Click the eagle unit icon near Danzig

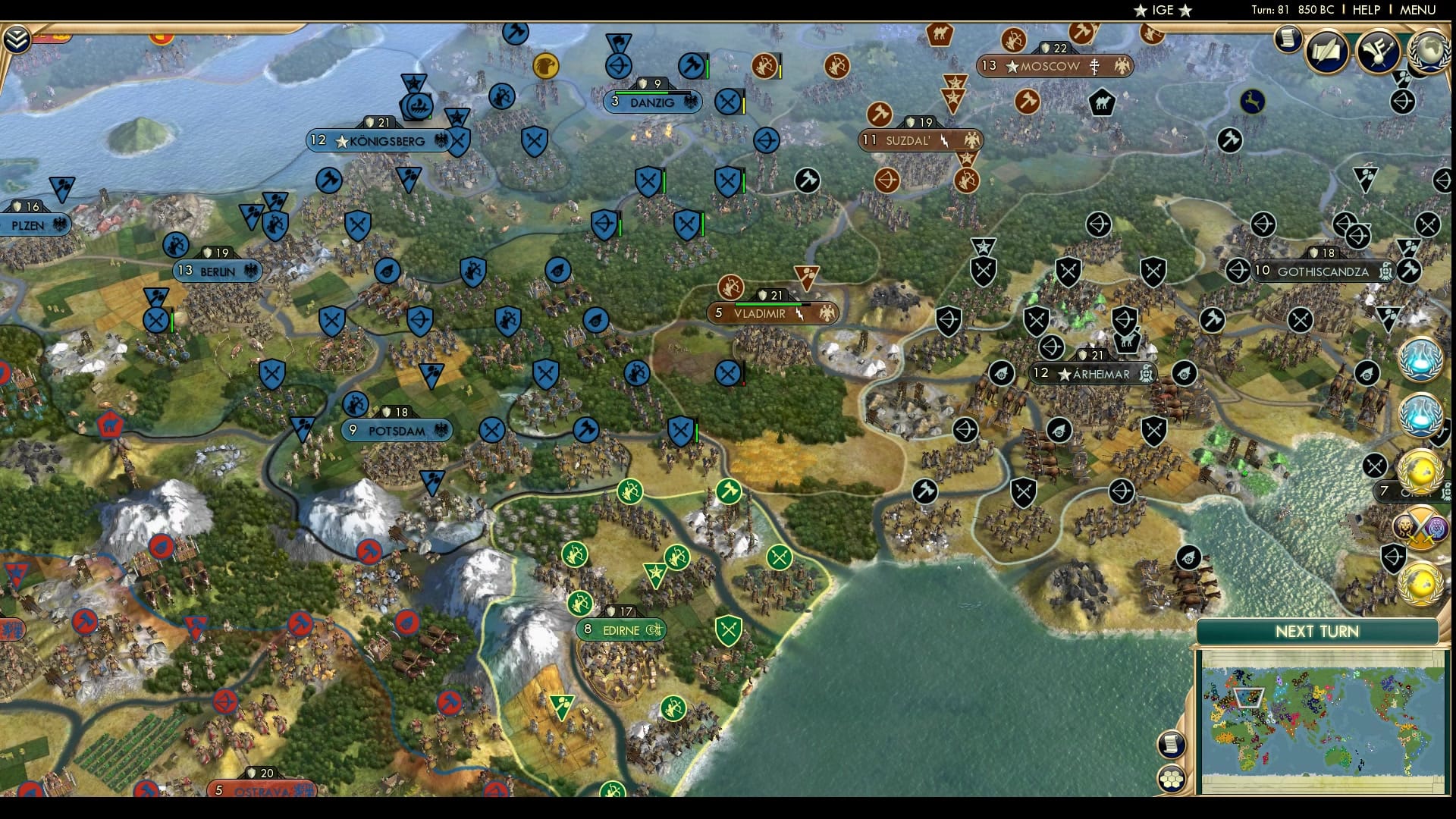point(546,67)
